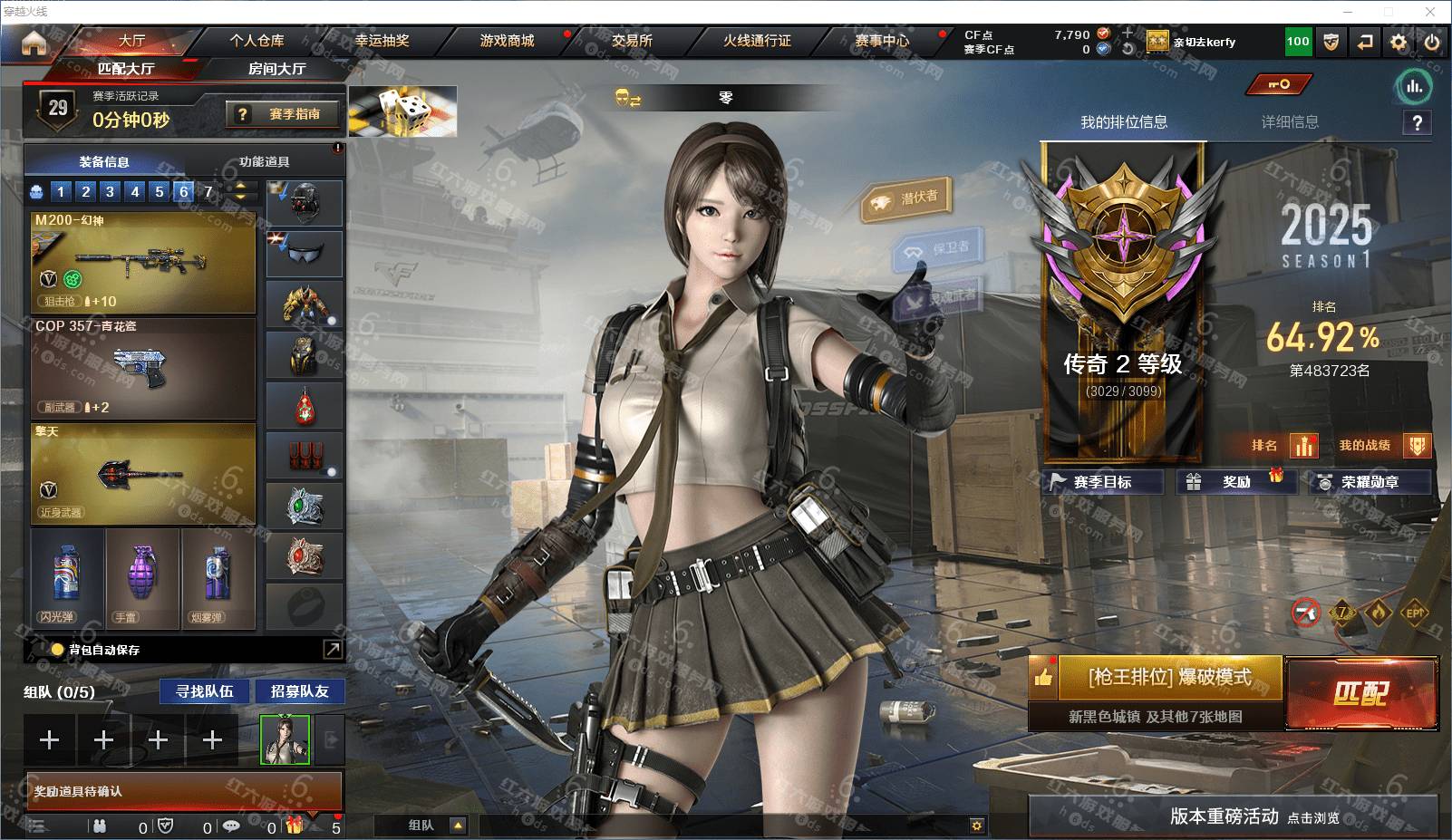Viewport: 1452px width, 840px height.
Task: Open the 赛季目标 season goals
Action: tap(1103, 482)
